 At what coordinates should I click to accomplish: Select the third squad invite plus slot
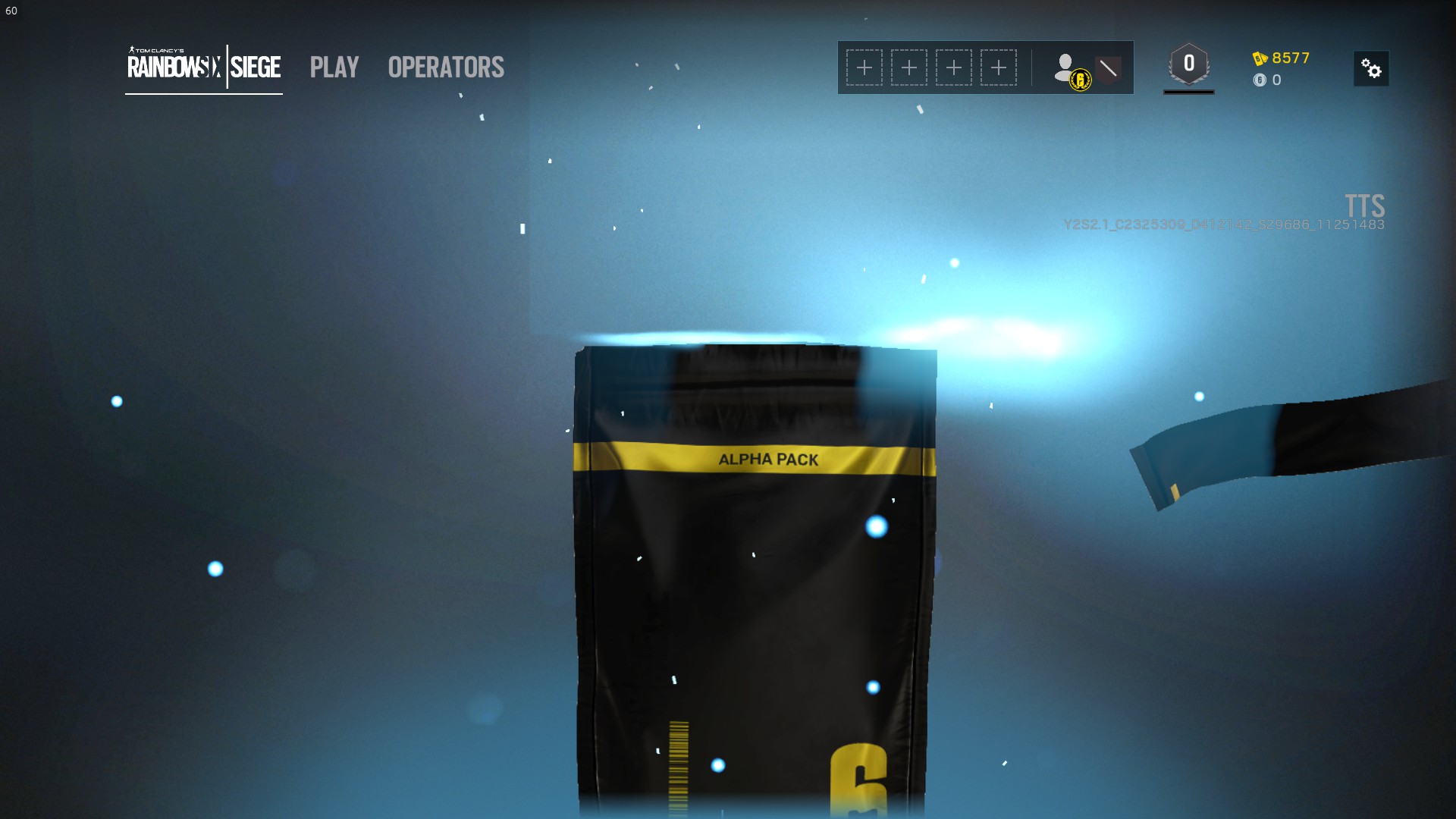coord(953,67)
